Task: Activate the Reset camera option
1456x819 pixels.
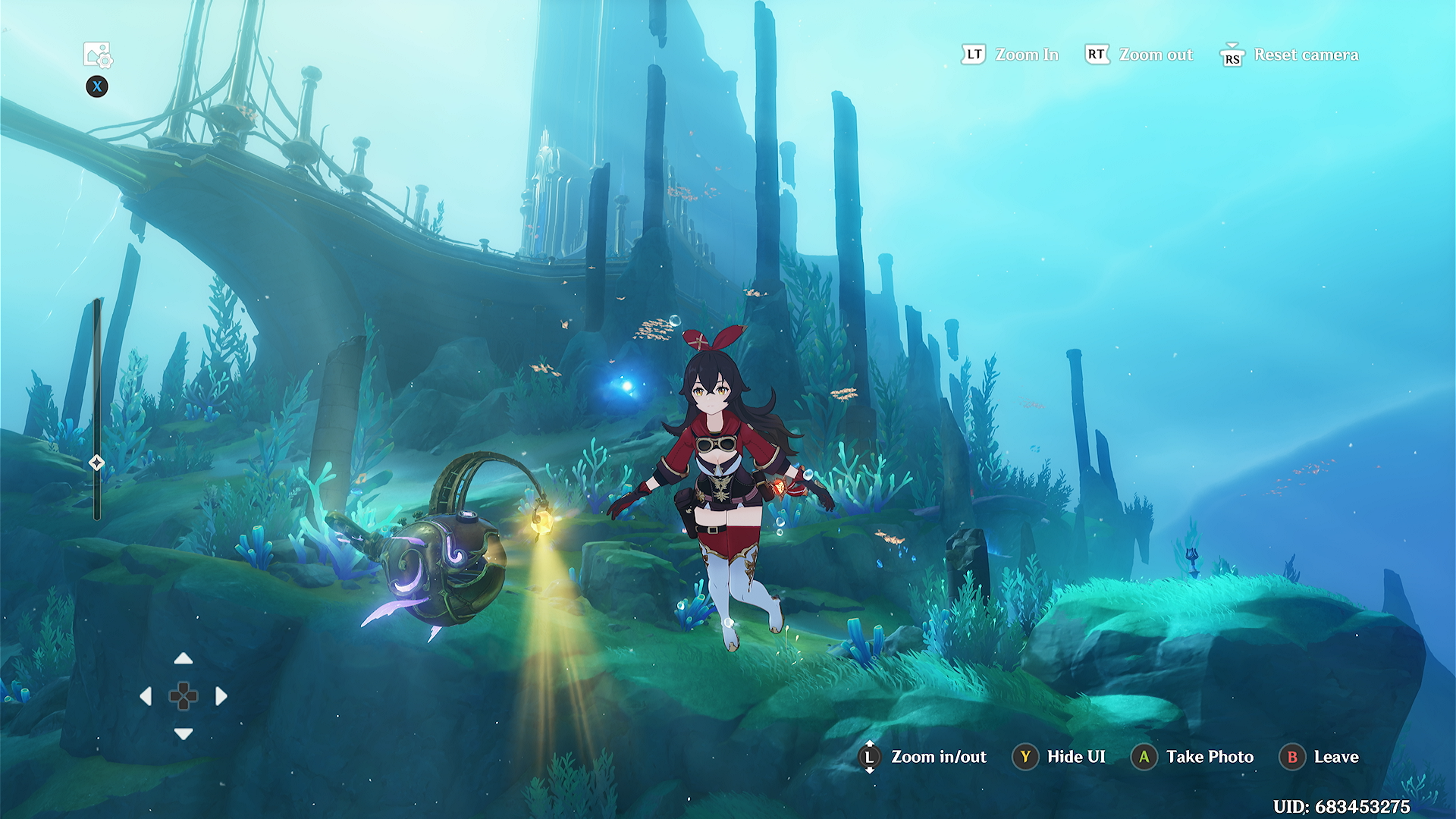Action: pyautogui.click(x=1305, y=55)
